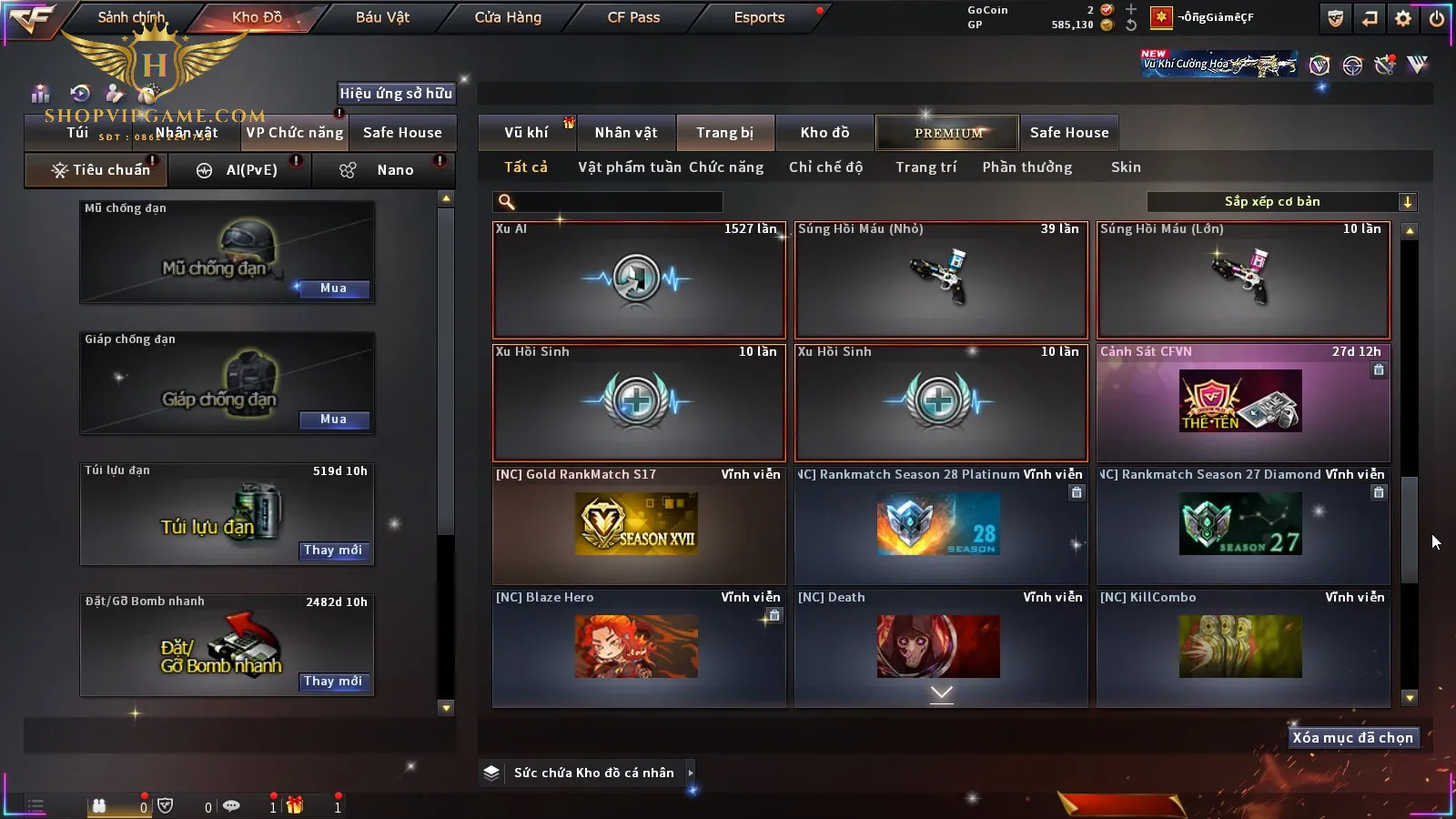Screen dimensions: 1456x819
Task: Open the Cửa Hàng shop menu
Action: pyautogui.click(x=508, y=17)
